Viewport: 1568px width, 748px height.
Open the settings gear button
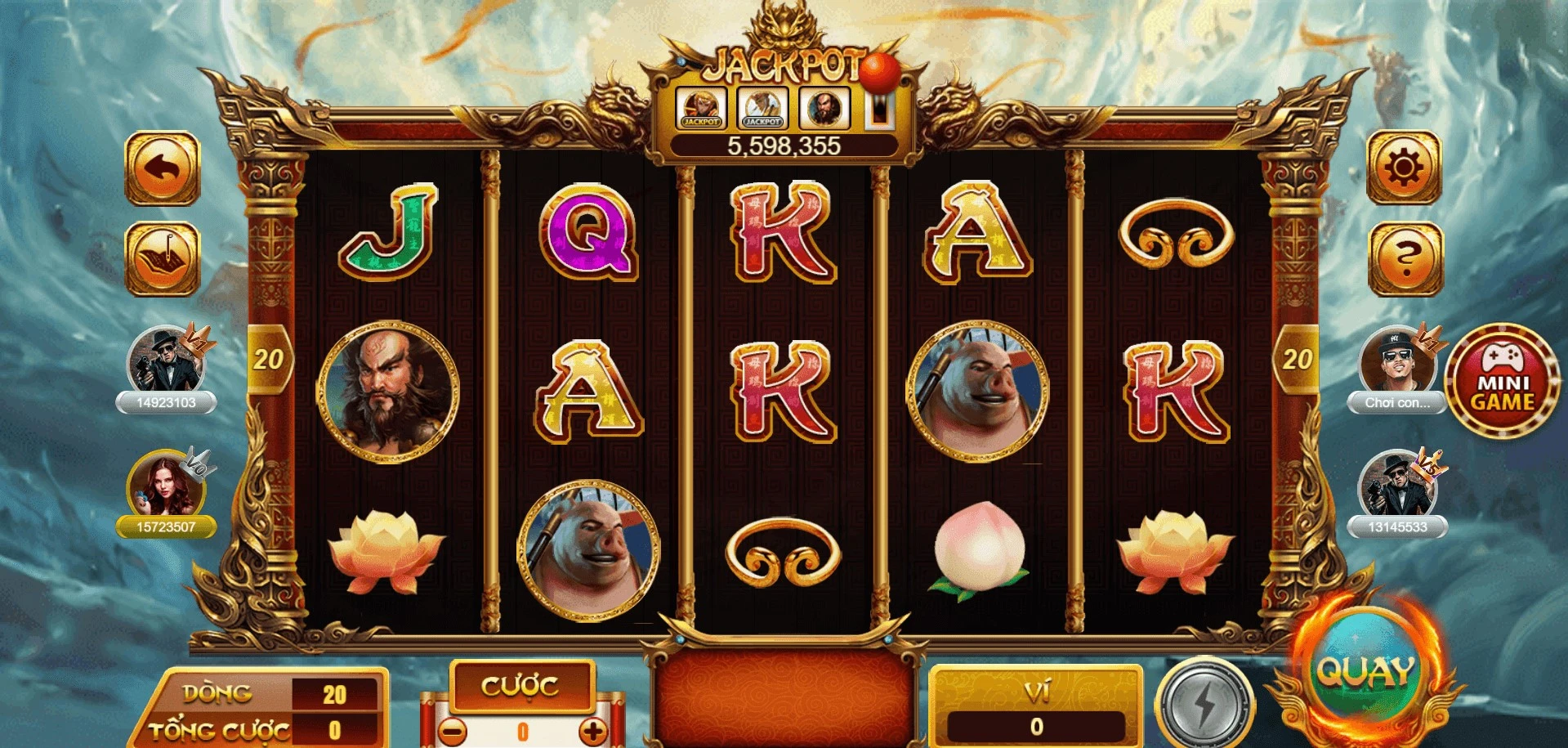point(1404,168)
